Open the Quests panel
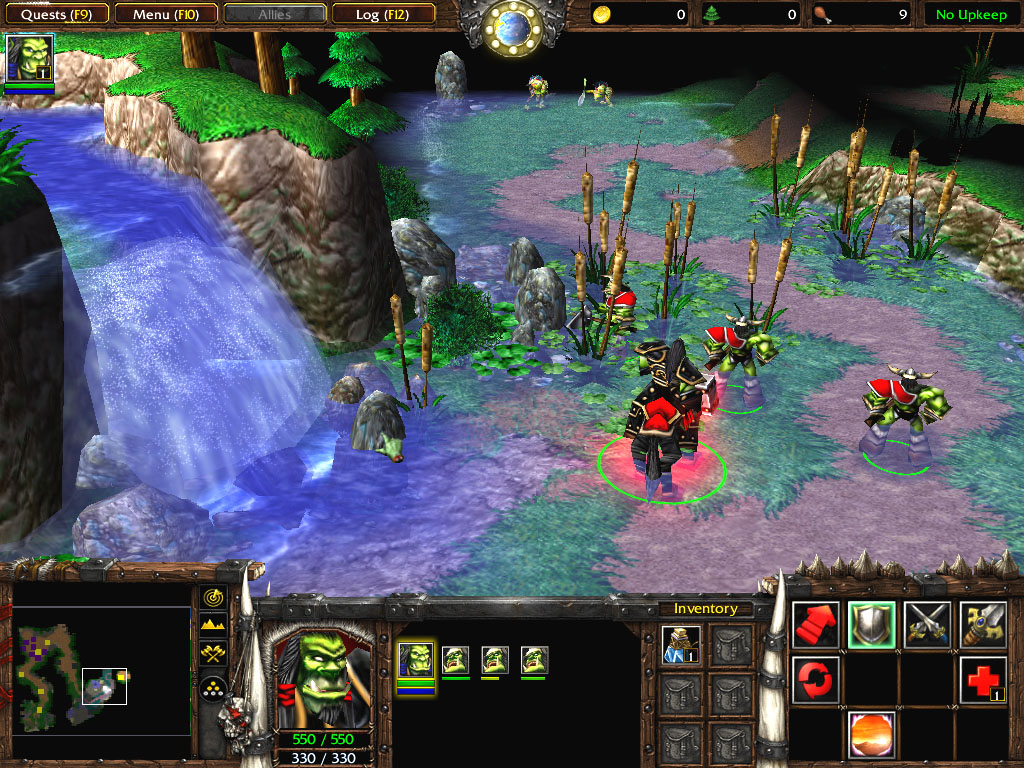Screen dimensions: 1024x768 56,14
